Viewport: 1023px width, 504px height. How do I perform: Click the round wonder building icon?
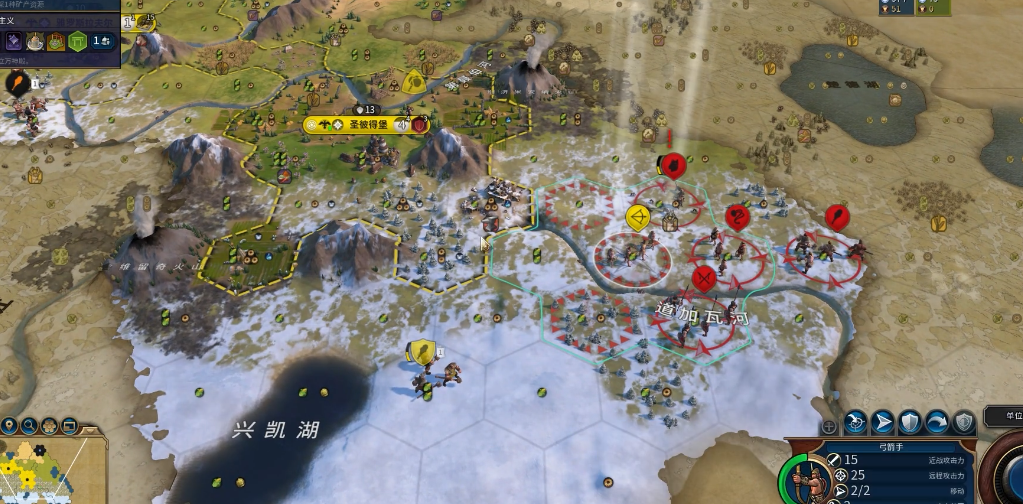coord(37,41)
